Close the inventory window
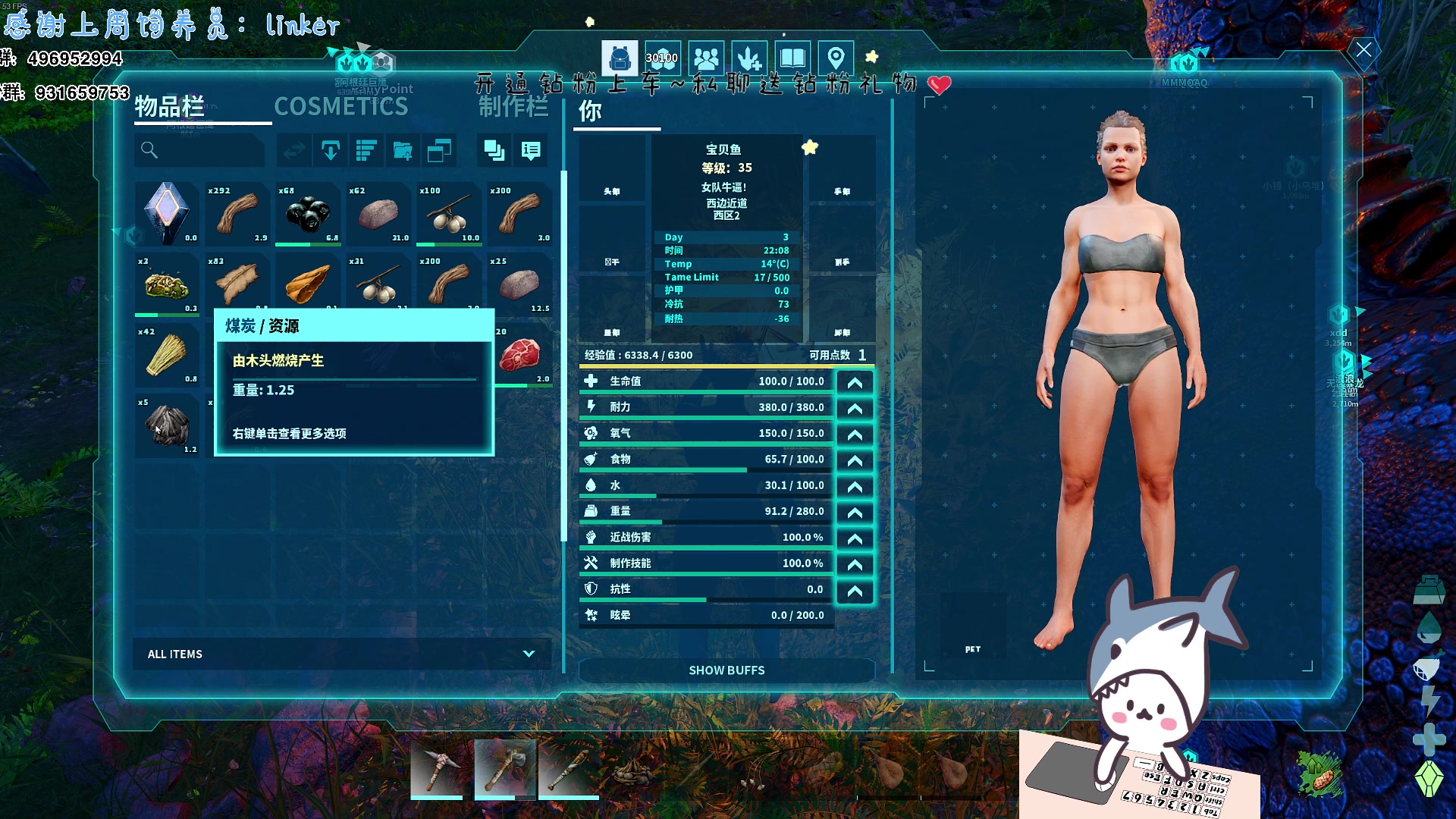Screen dimensions: 1456x819 (x=1363, y=50)
